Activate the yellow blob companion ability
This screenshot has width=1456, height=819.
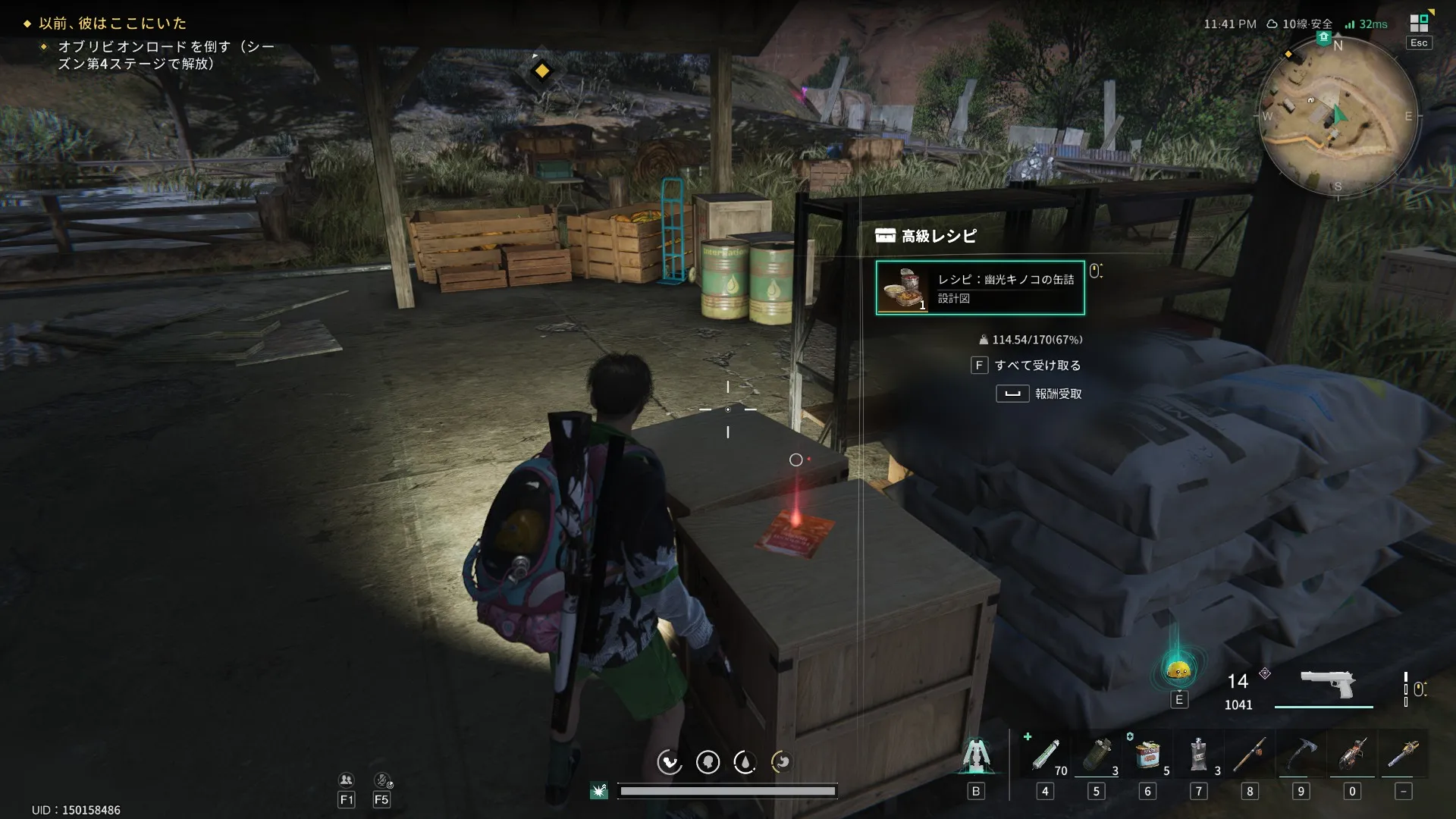[x=1178, y=670]
